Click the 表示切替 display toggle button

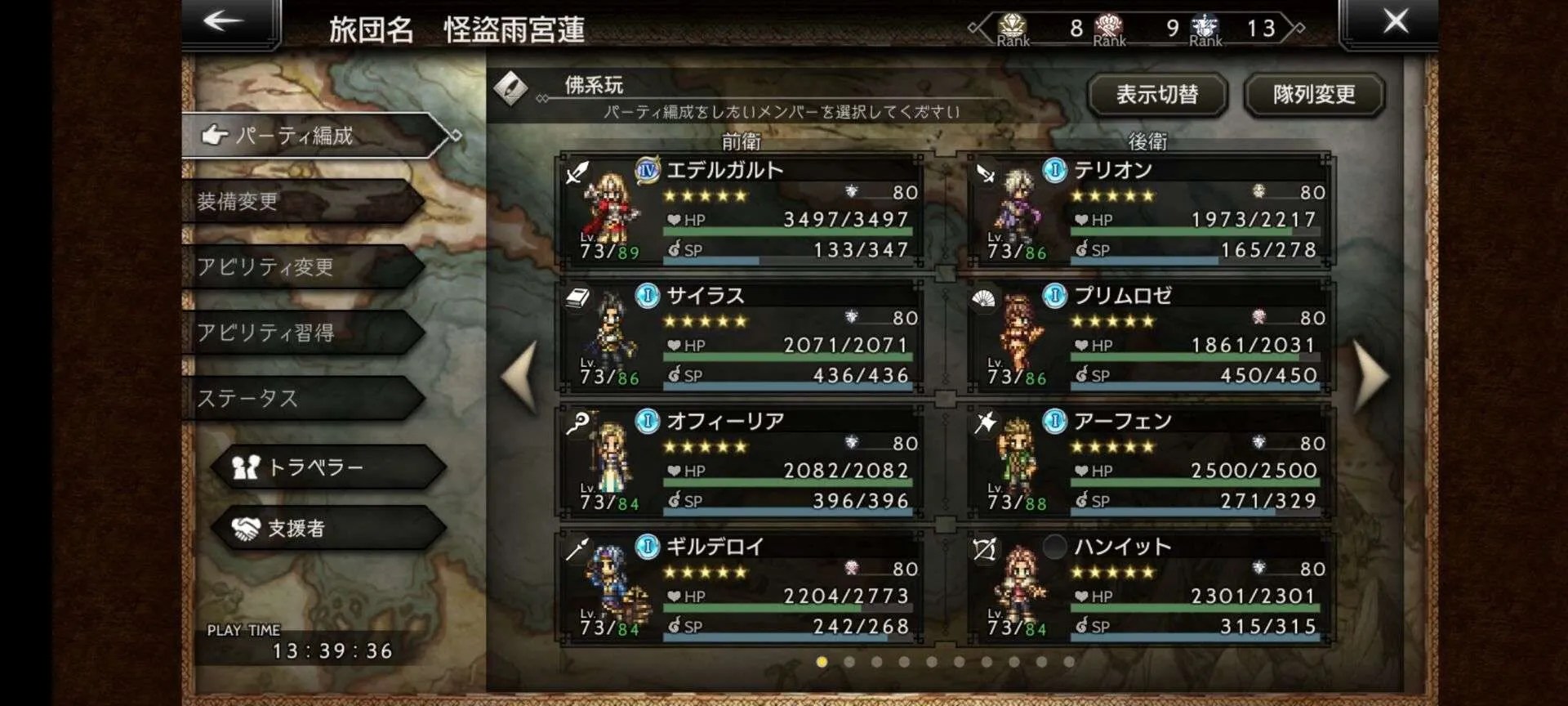pos(1157,95)
